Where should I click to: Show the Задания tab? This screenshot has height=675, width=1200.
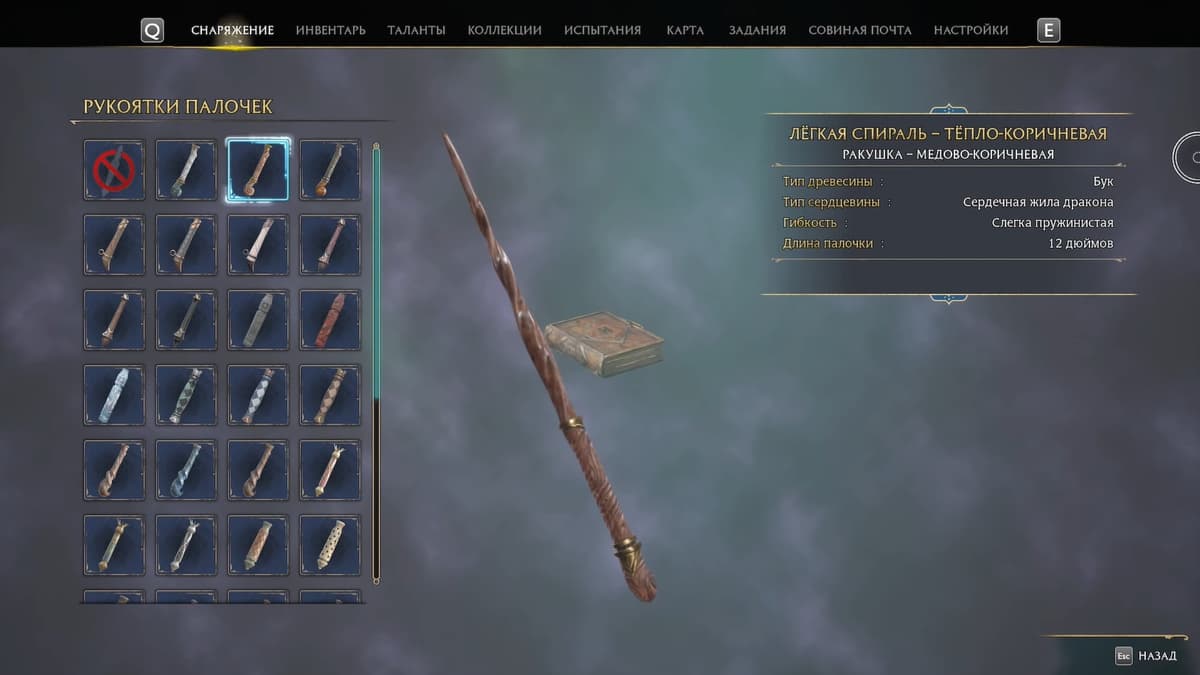[757, 30]
